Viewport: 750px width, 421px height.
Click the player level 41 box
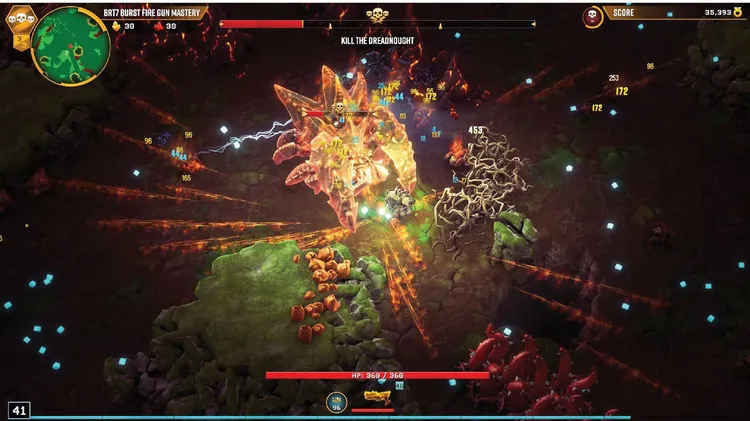pyautogui.click(x=19, y=409)
